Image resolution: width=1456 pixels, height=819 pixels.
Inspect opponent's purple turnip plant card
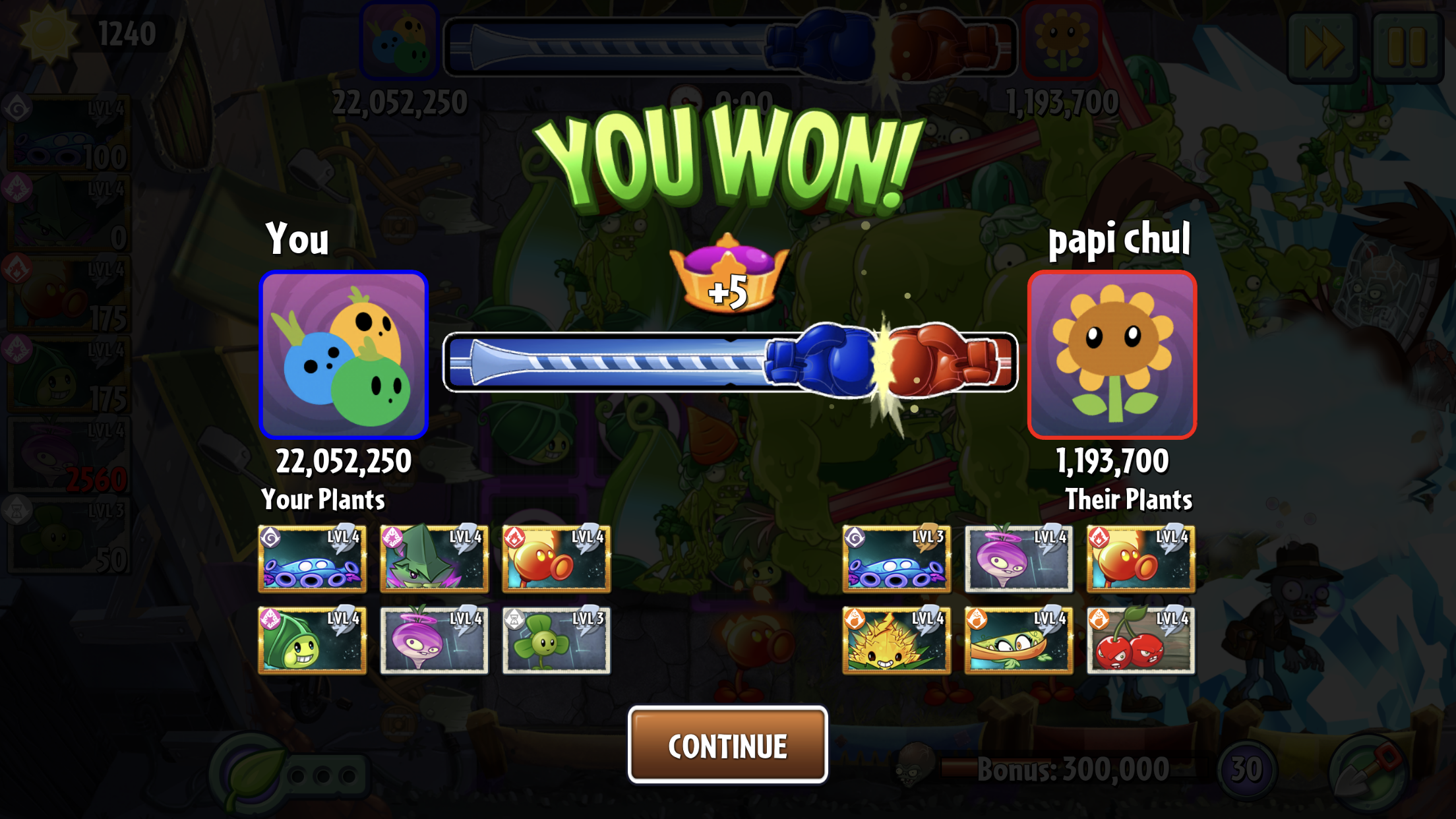[1018, 559]
